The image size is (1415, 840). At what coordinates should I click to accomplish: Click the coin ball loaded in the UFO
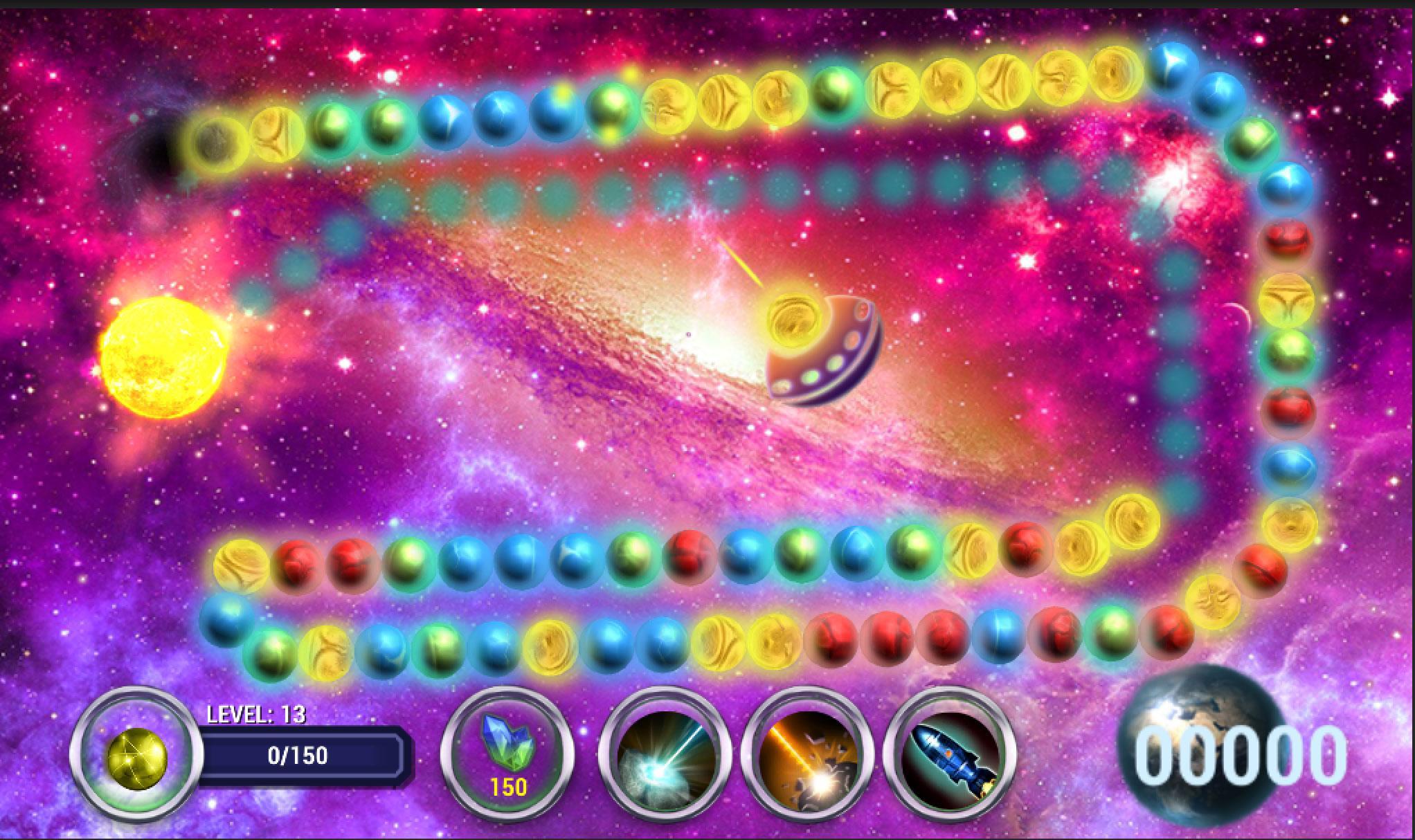pos(793,320)
